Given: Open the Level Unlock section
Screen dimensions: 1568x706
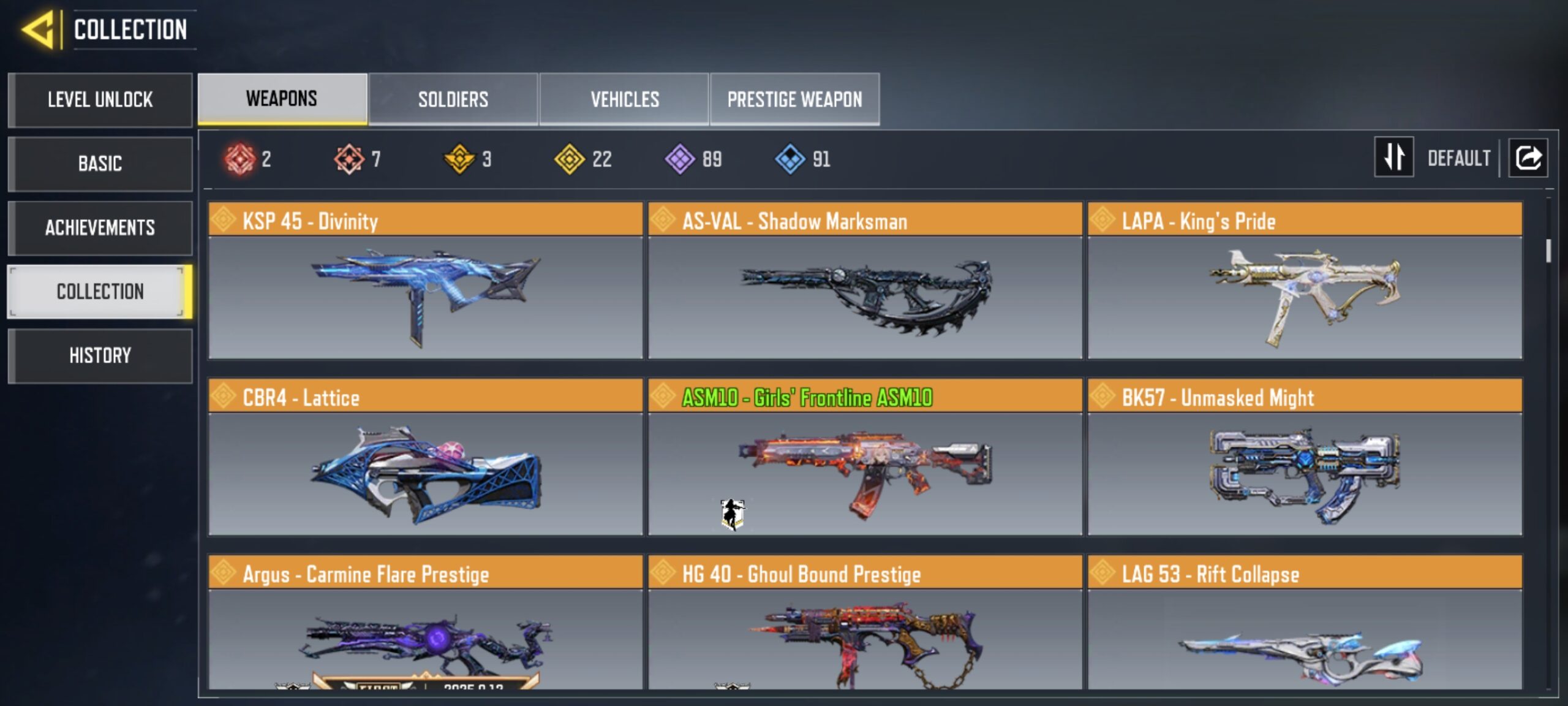Looking at the screenshot, I should tap(100, 100).
